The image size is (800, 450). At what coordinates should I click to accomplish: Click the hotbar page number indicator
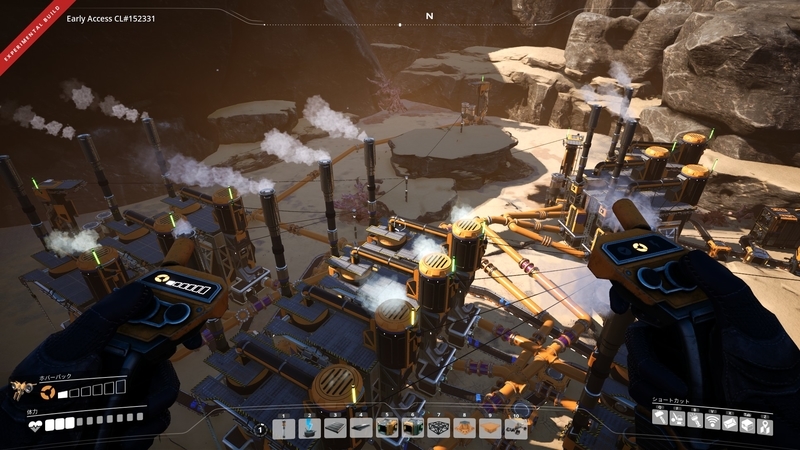[x=260, y=429]
